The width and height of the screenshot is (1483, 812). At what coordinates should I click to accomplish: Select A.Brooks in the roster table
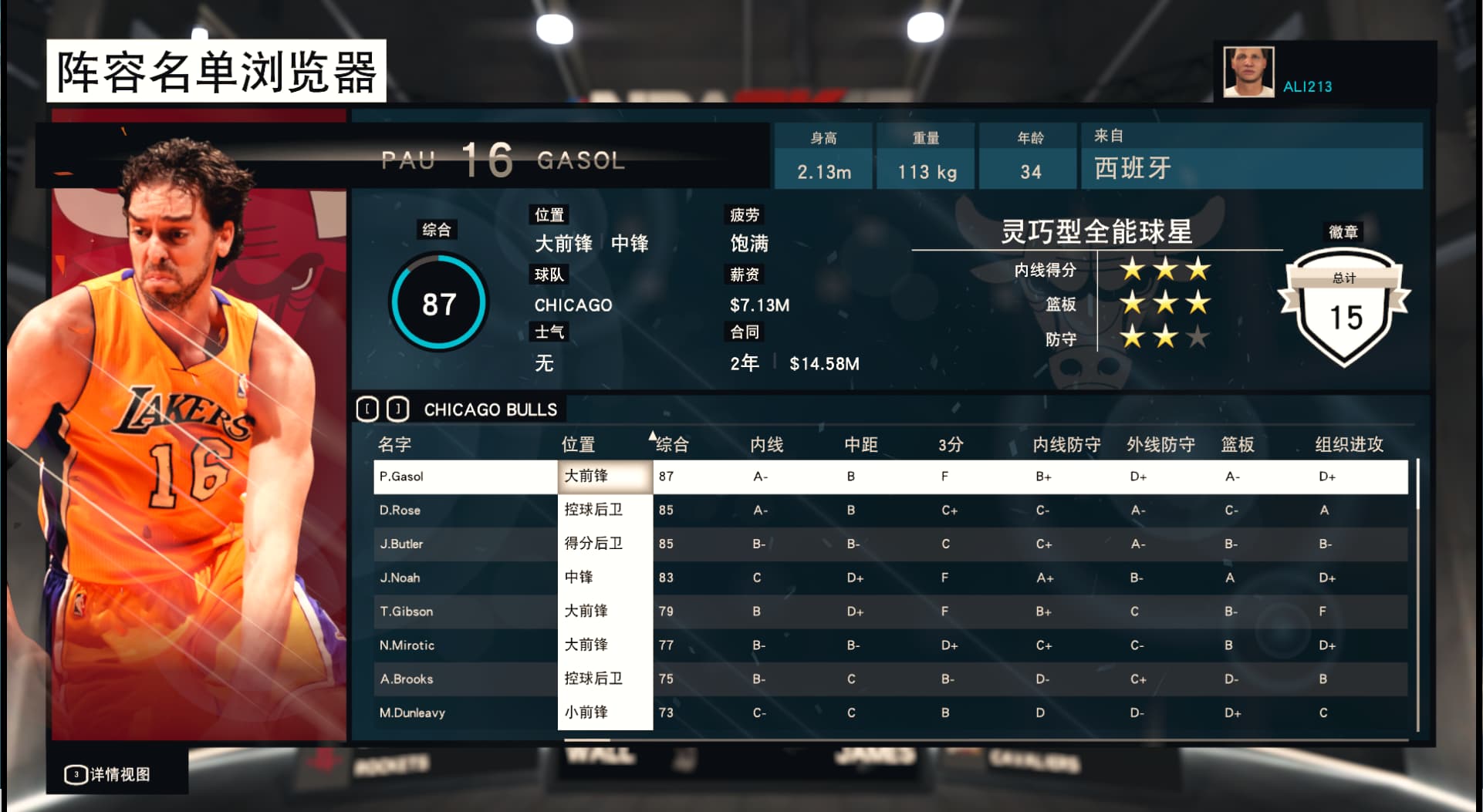pos(406,679)
